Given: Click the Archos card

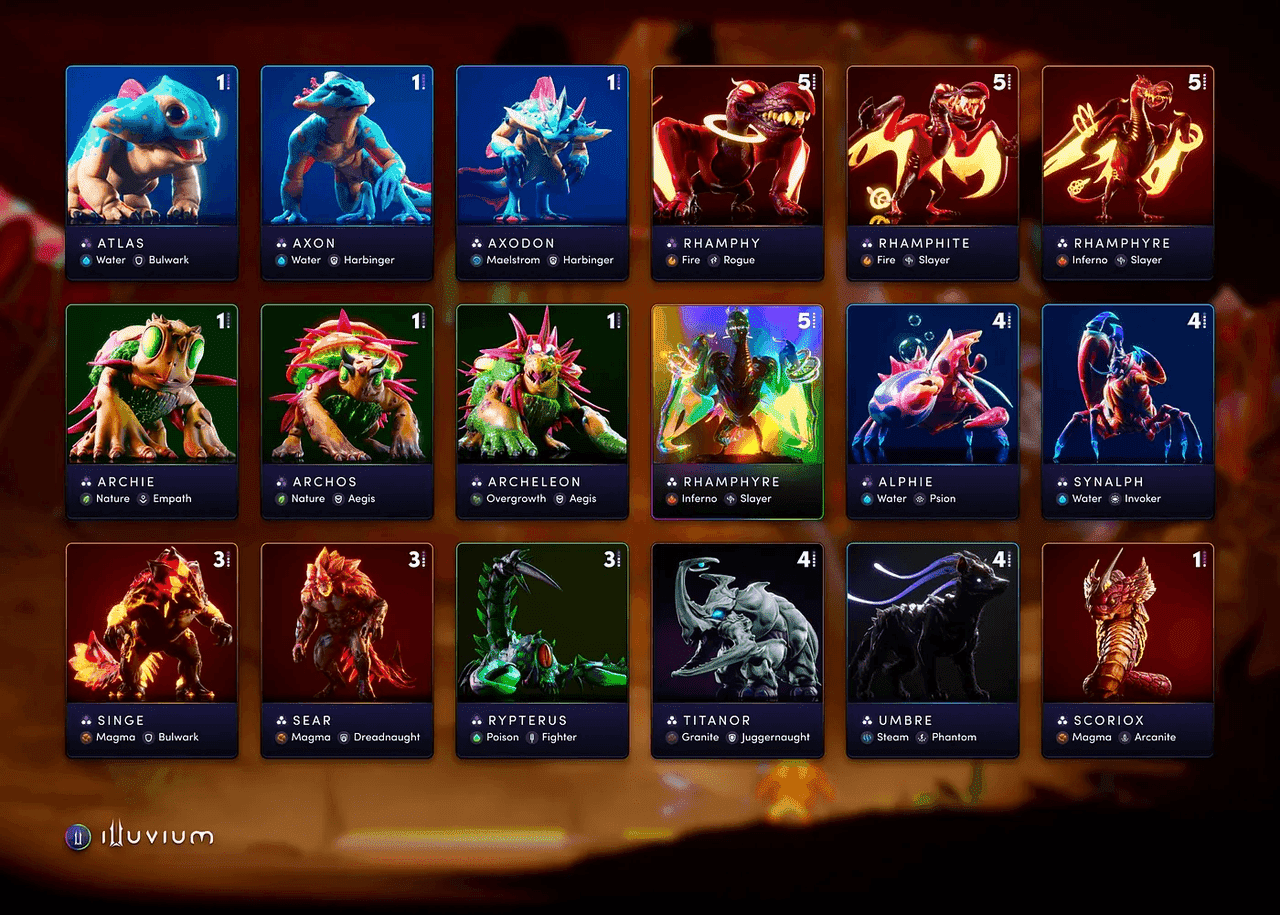Looking at the screenshot, I should pyautogui.click(x=347, y=411).
